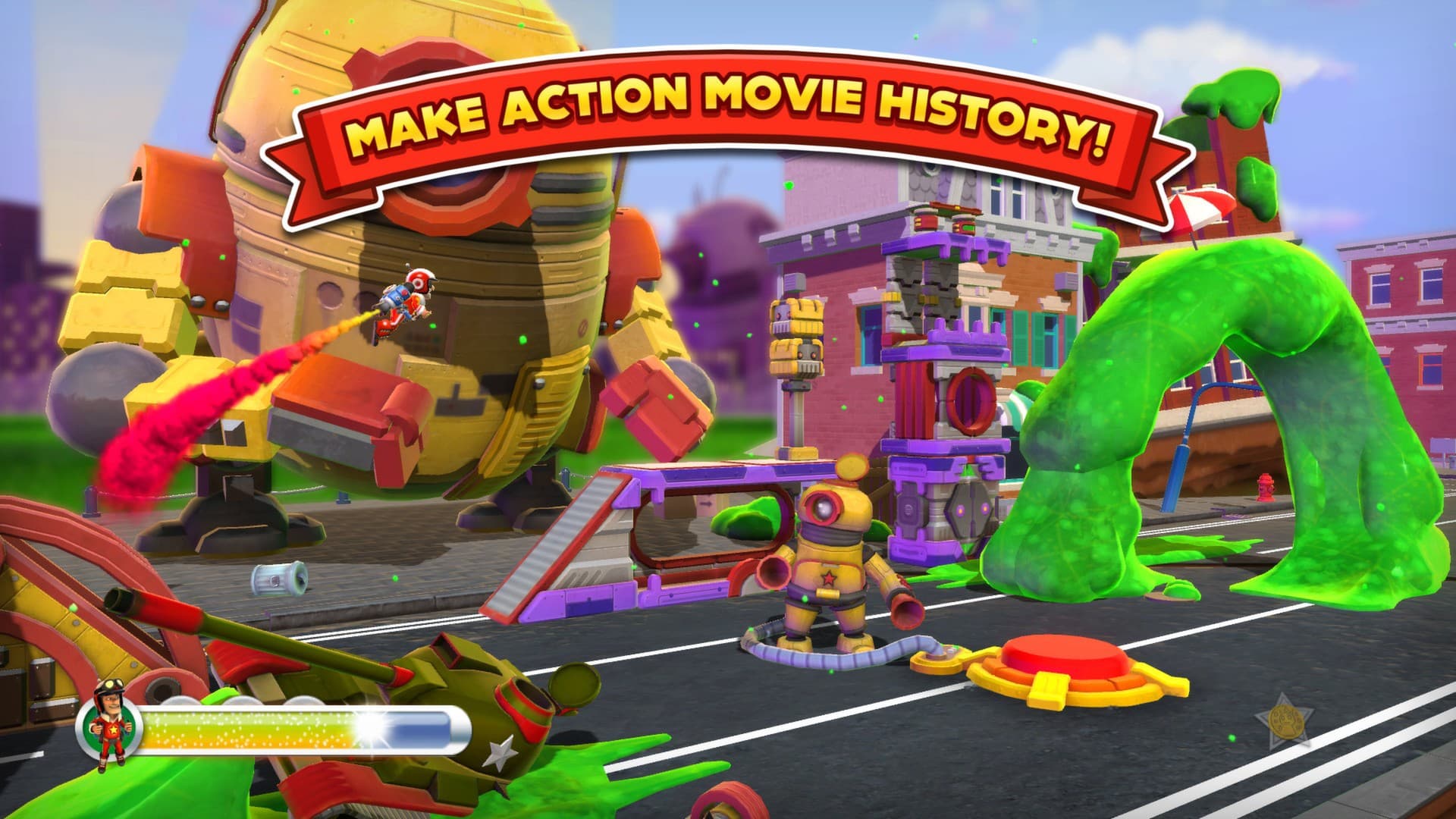Select the MAKE ACTION MOVIE HISTORY banner
Image resolution: width=1456 pixels, height=819 pixels.
(x=728, y=114)
